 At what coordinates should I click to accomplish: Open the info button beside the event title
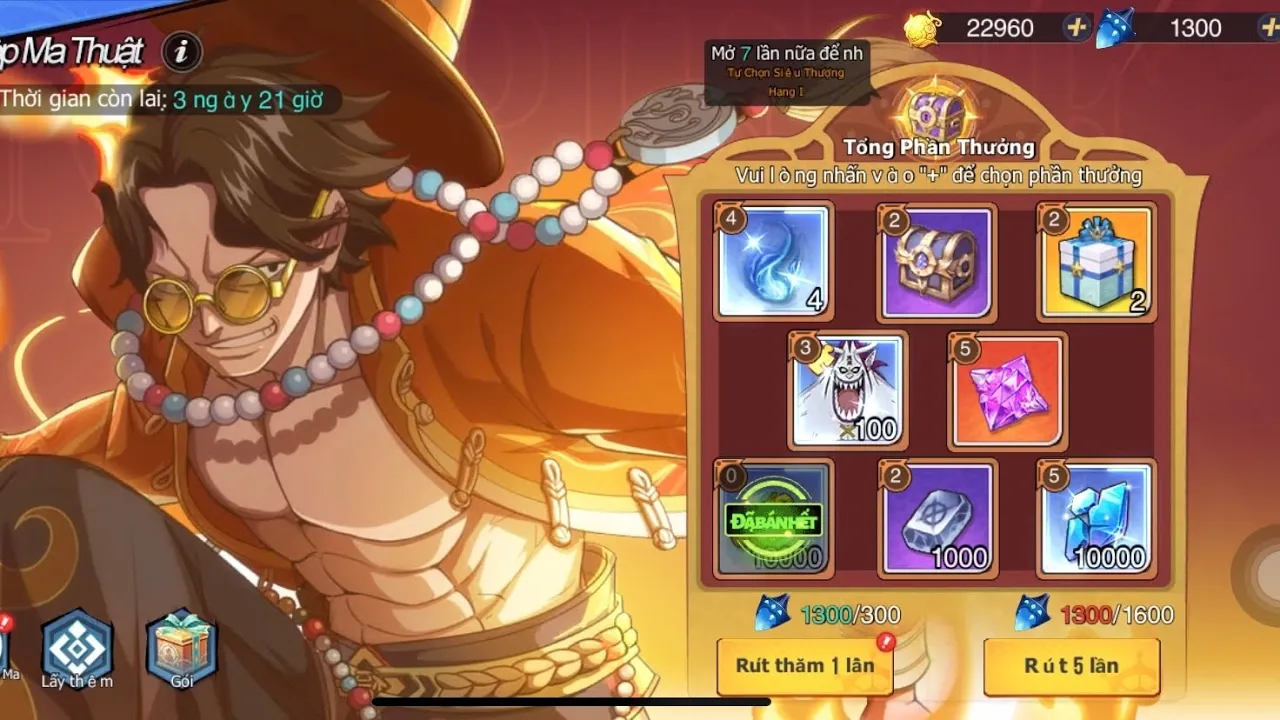pos(181,52)
